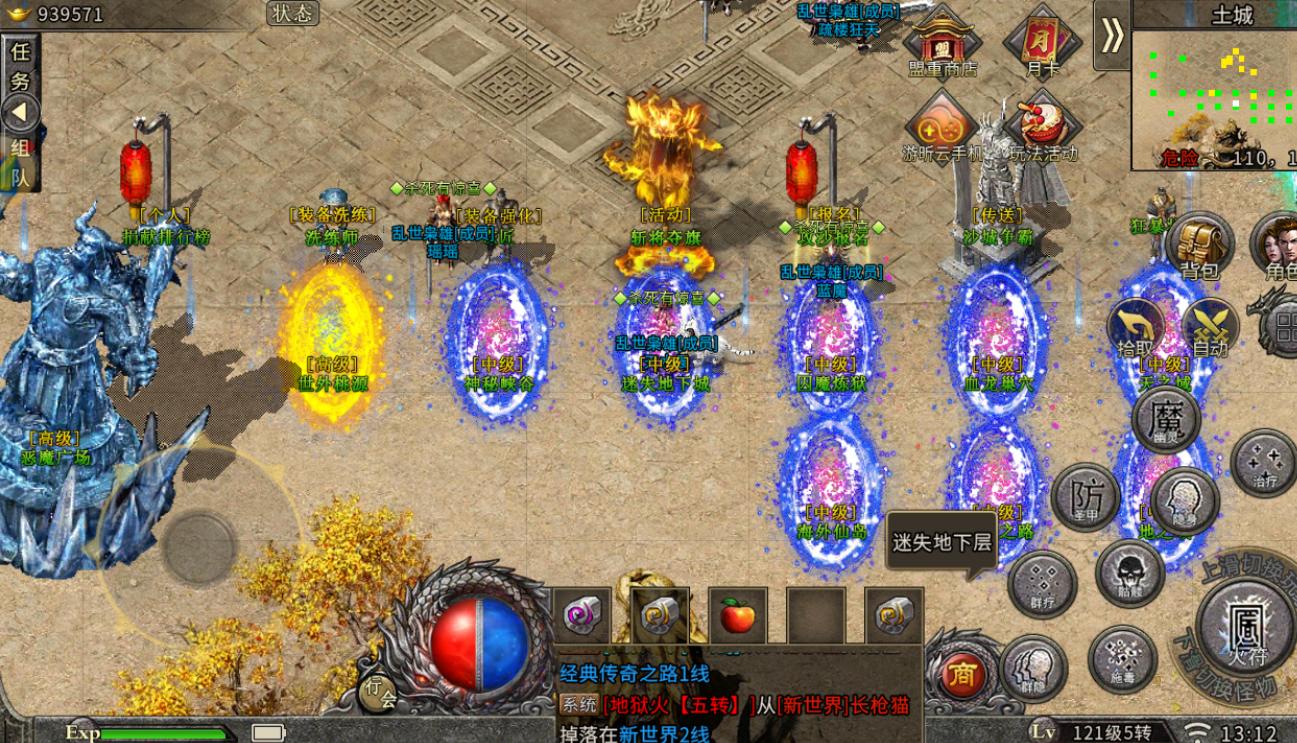1297x743 pixels.
Task: Open the 月卡 monthly card menu
Action: pyautogui.click(x=1041, y=42)
